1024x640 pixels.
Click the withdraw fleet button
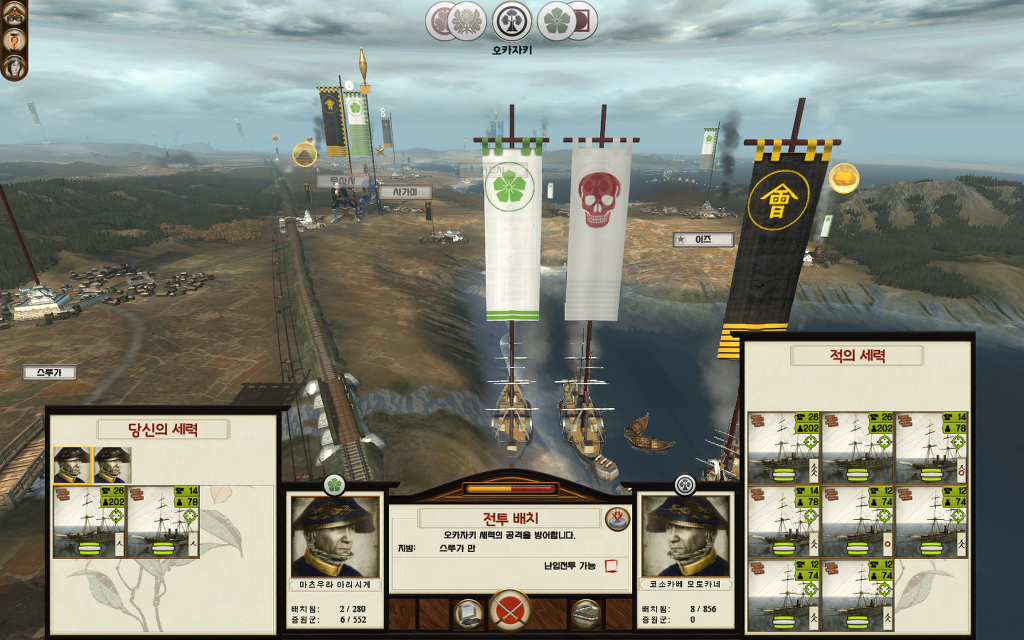585,612
